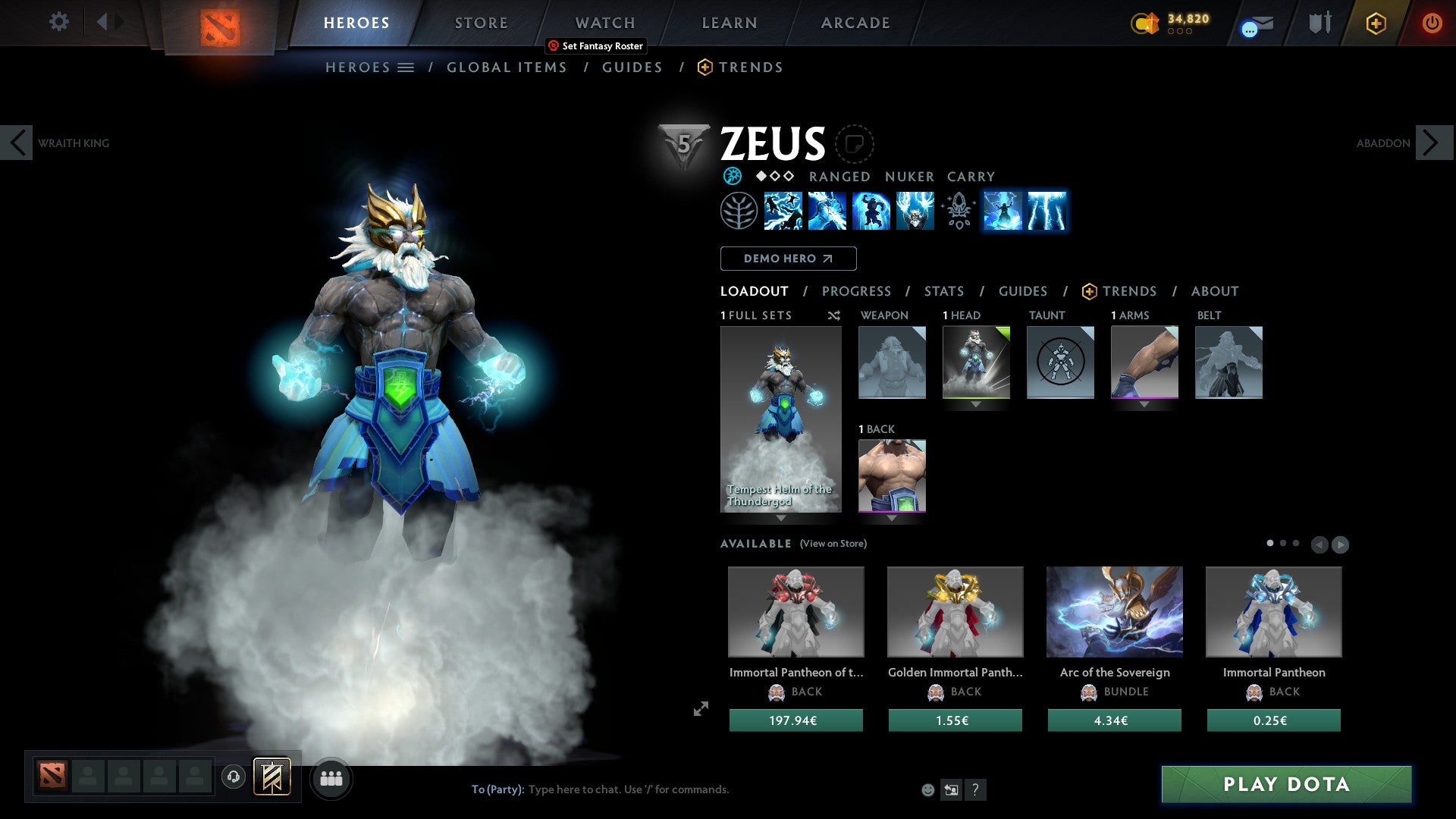Expand the Head slot dropdown arrow
The width and height of the screenshot is (1456, 819).
click(977, 404)
